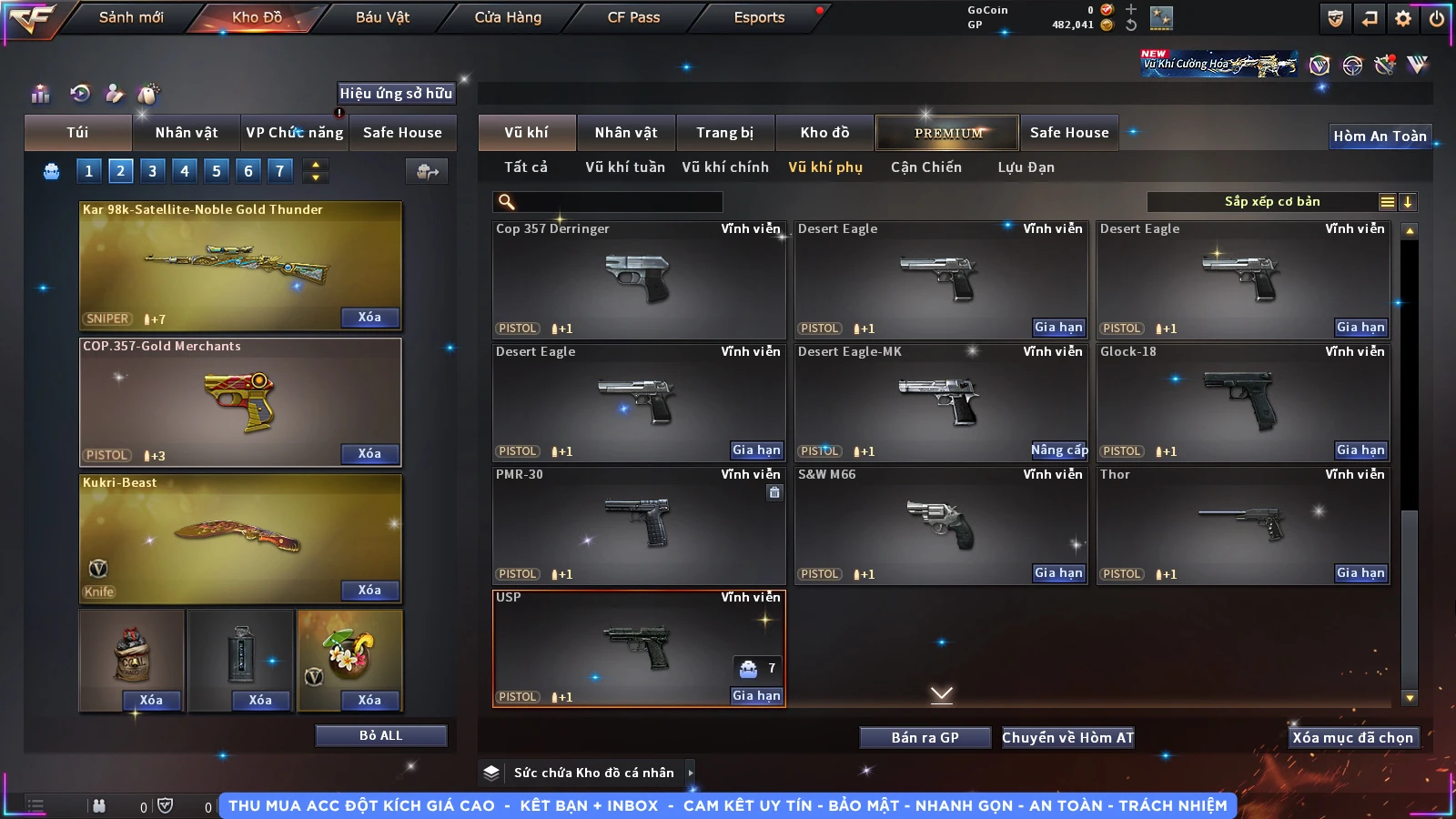Open the Trang bị tab
This screenshot has height=819, width=1456.
coord(724,133)
